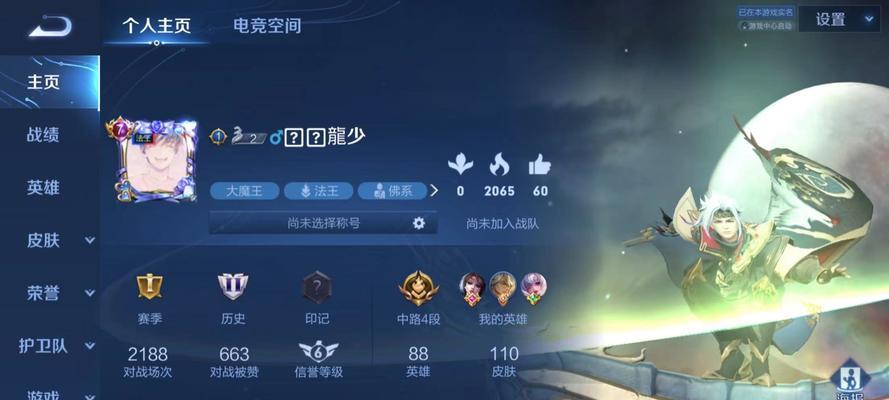
Task: Go back using the return arrow
Action: coord(50,26)
